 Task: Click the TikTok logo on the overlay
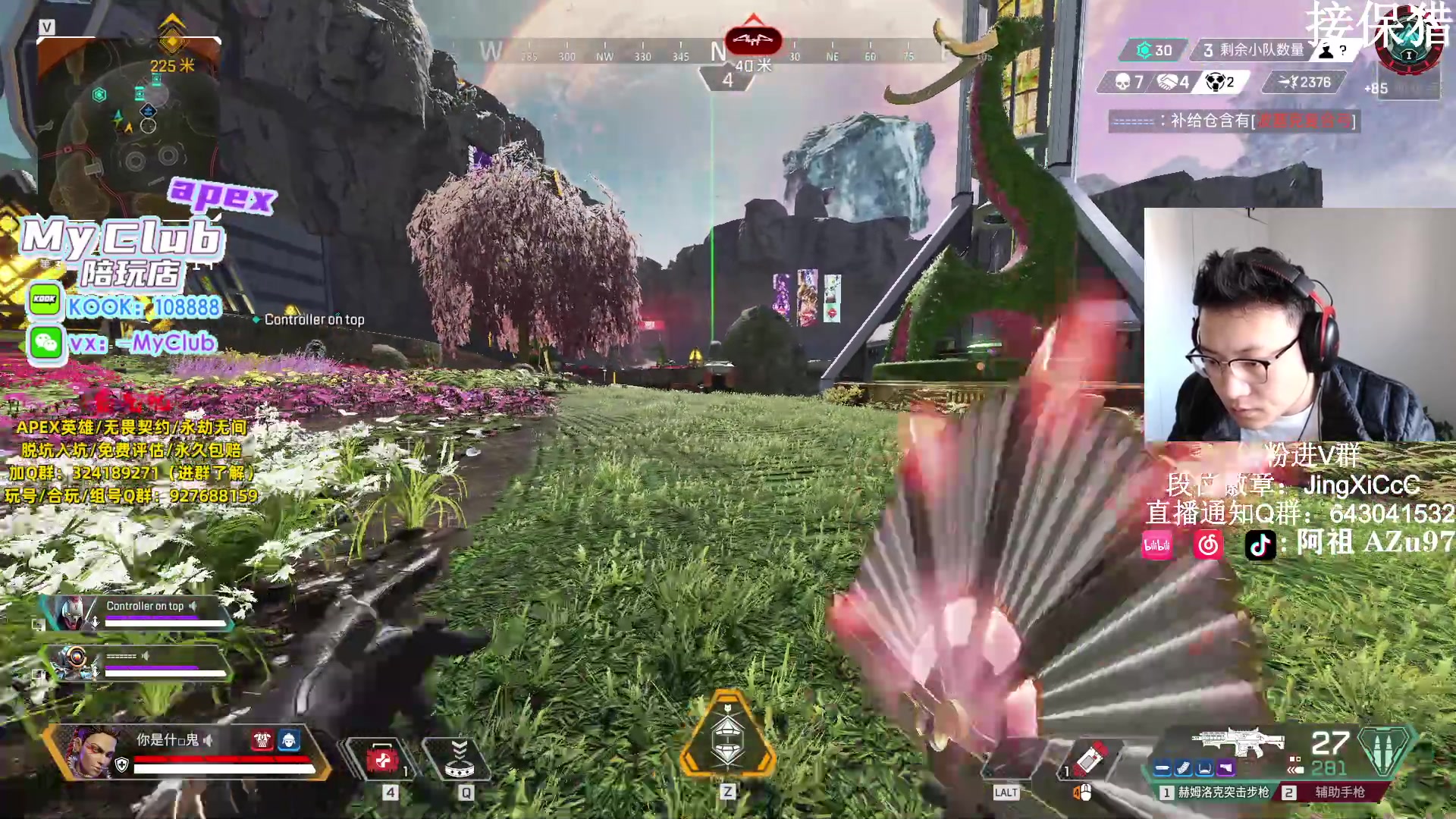pos(1260,544)
